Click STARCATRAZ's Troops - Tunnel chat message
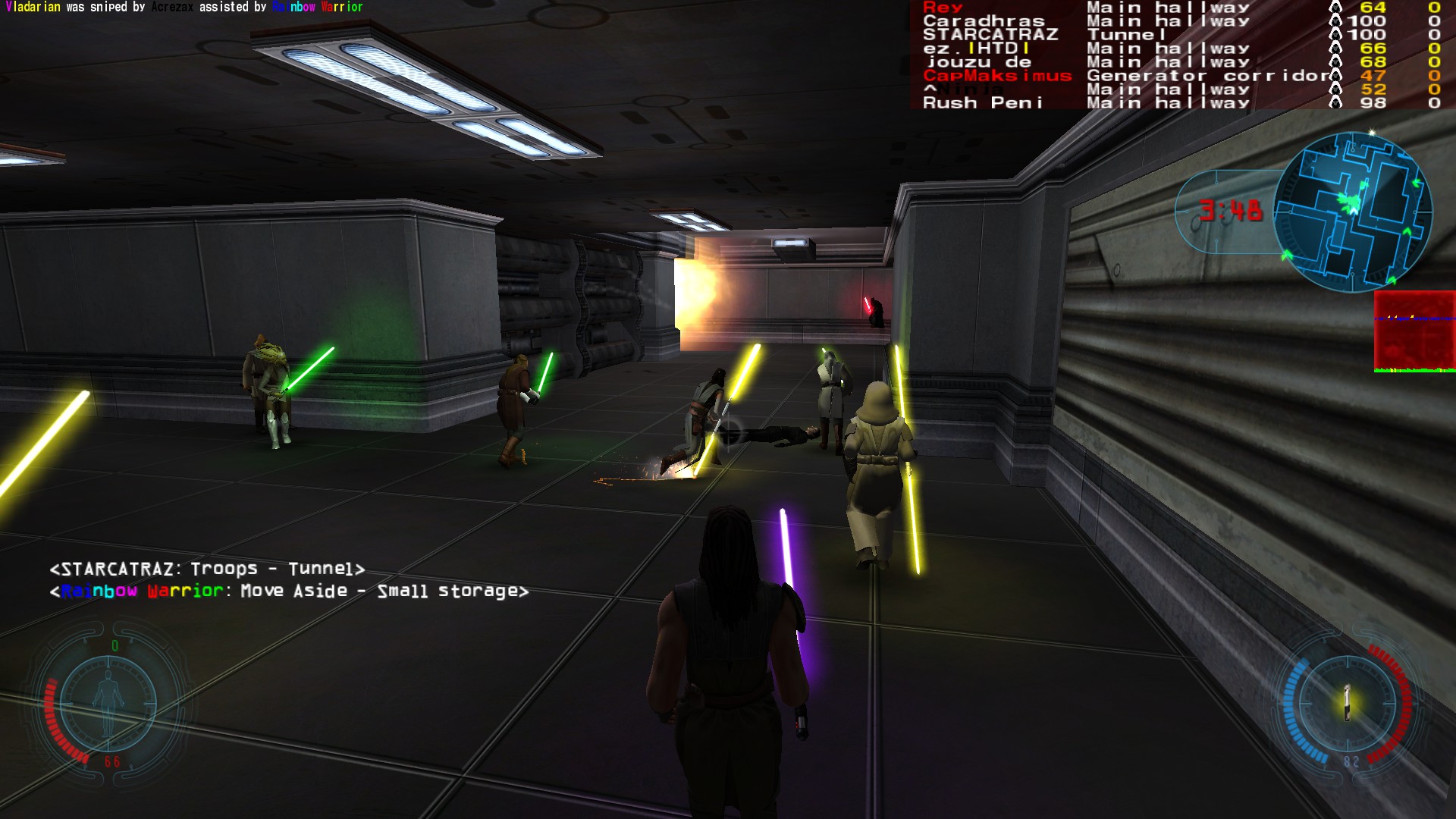 coord(207,569)
